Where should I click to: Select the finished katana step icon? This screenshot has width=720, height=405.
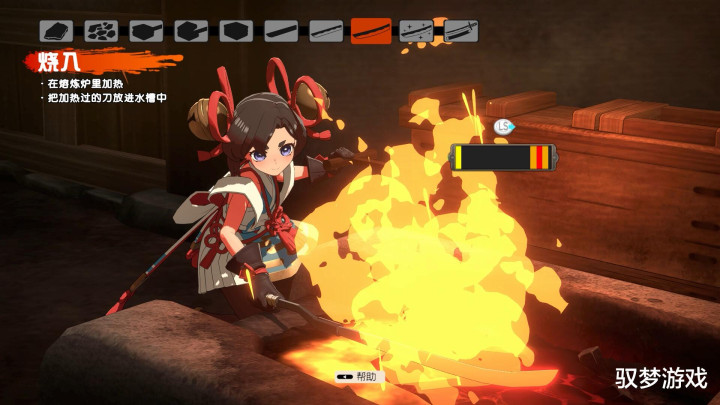(x=461, y=30)
